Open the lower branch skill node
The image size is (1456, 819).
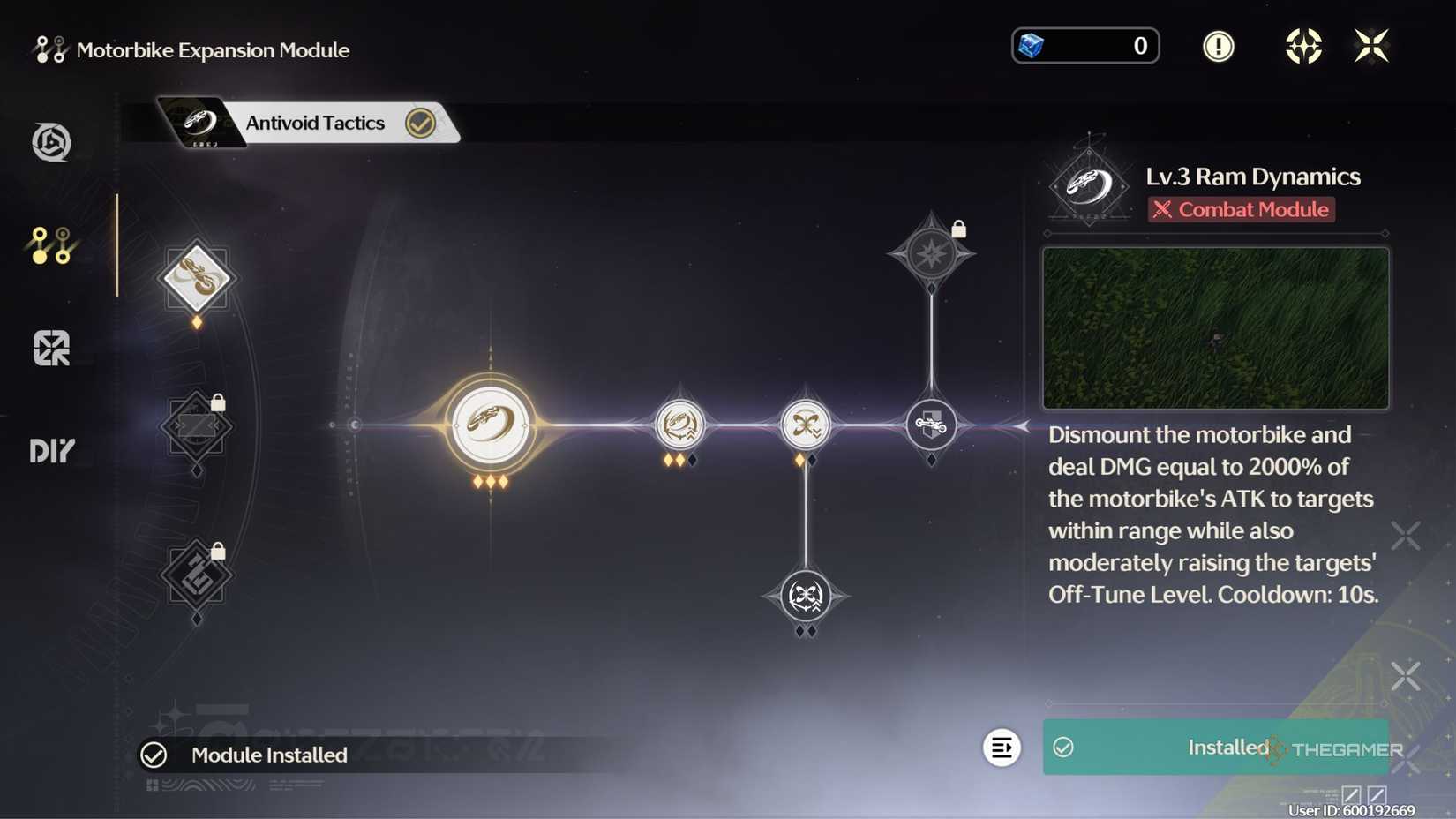pyautogui.click(x=805, y=596)
